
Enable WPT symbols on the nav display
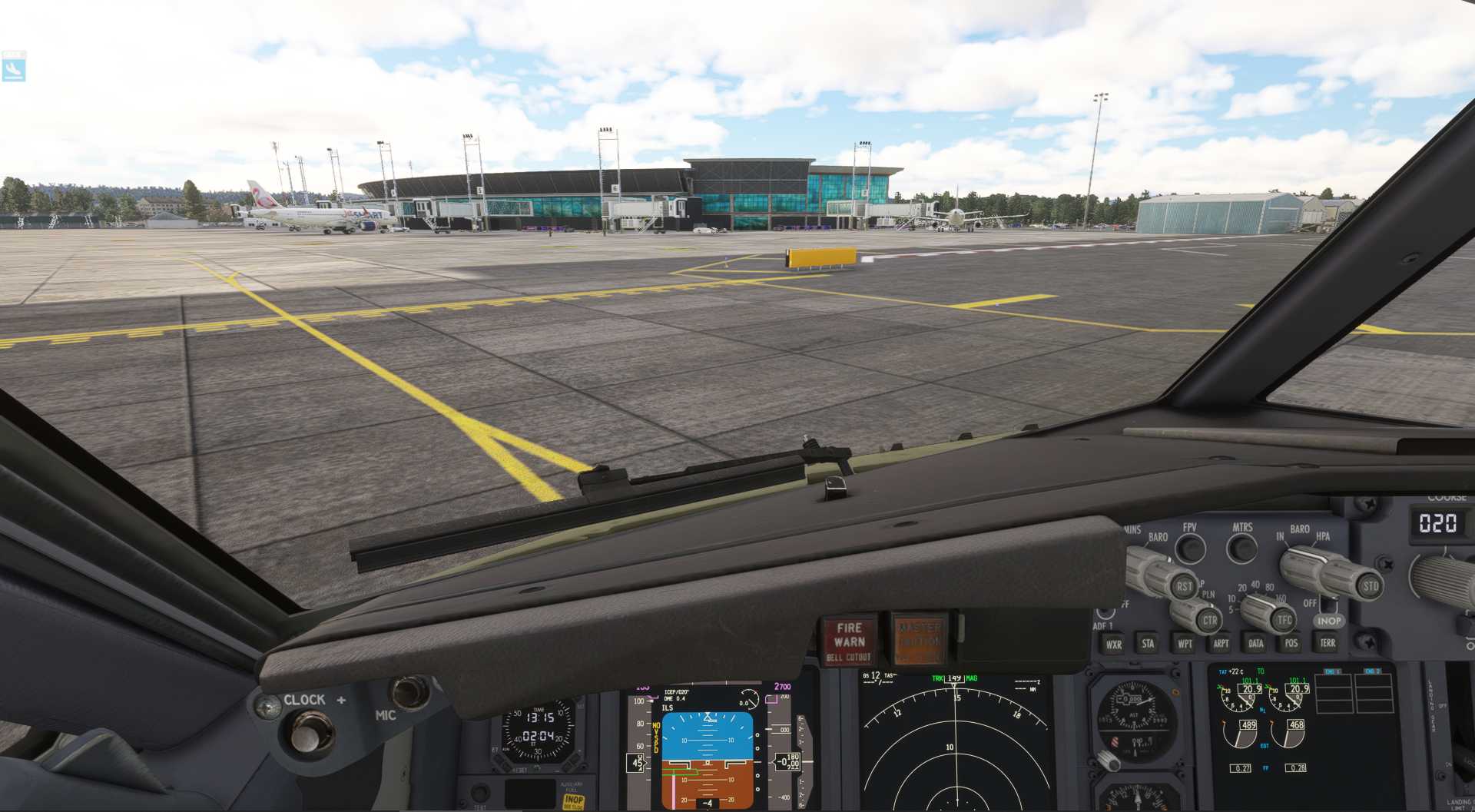1185,644
